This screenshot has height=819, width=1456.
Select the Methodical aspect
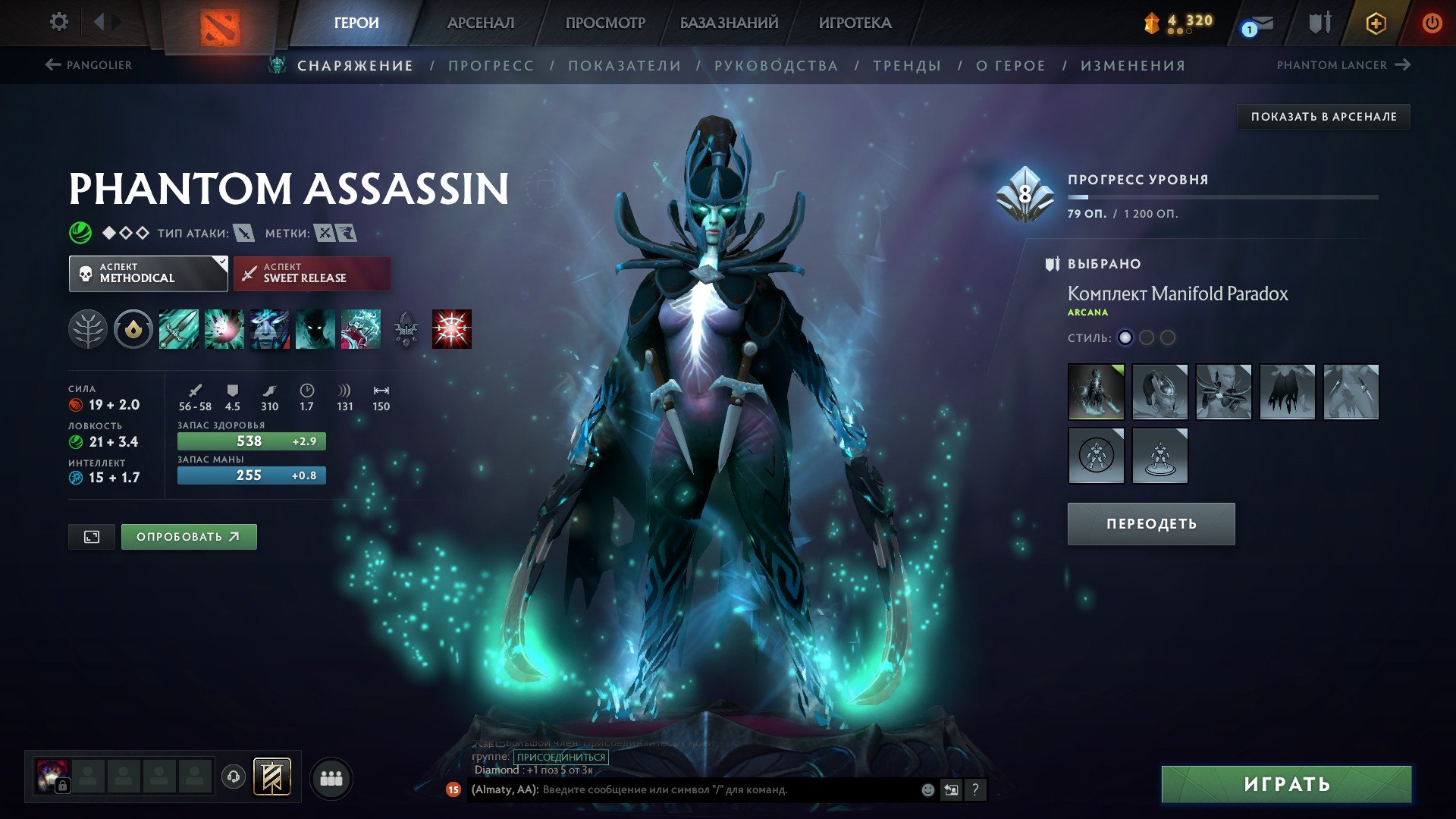point(148,273)
